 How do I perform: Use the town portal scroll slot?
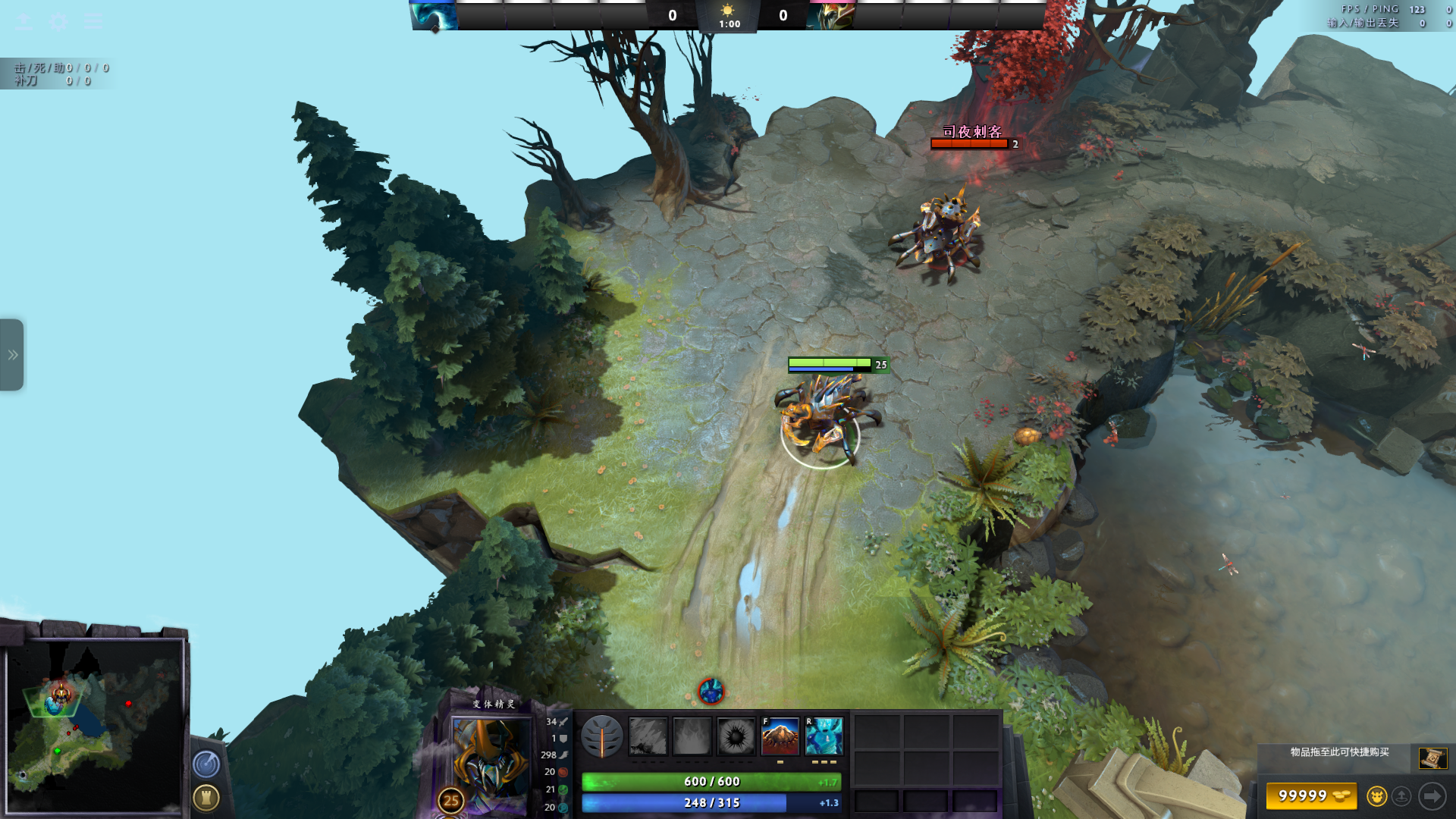(1432, 758)
